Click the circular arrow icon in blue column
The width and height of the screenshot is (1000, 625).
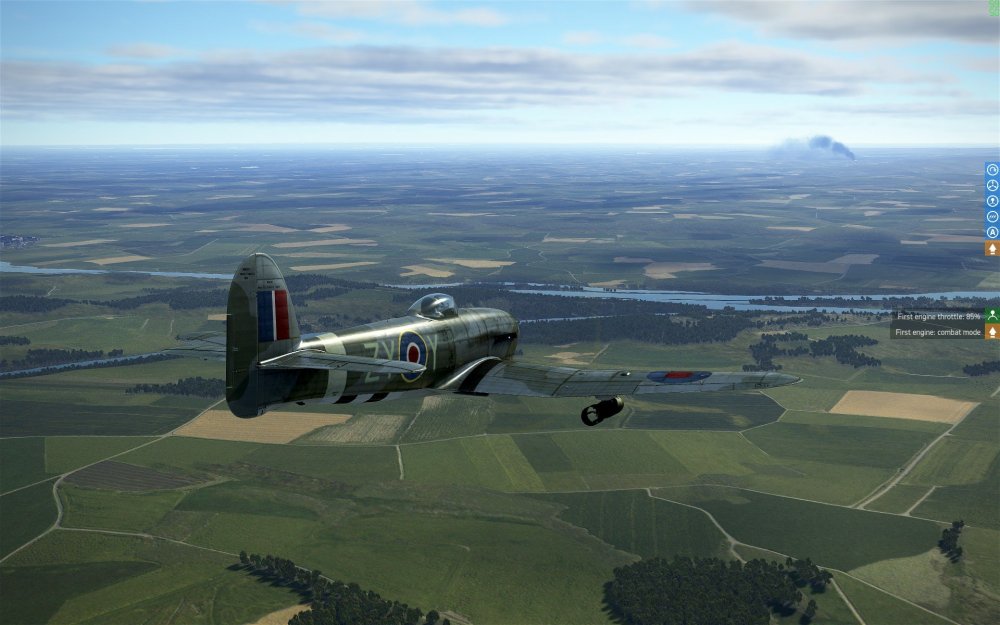992,170
